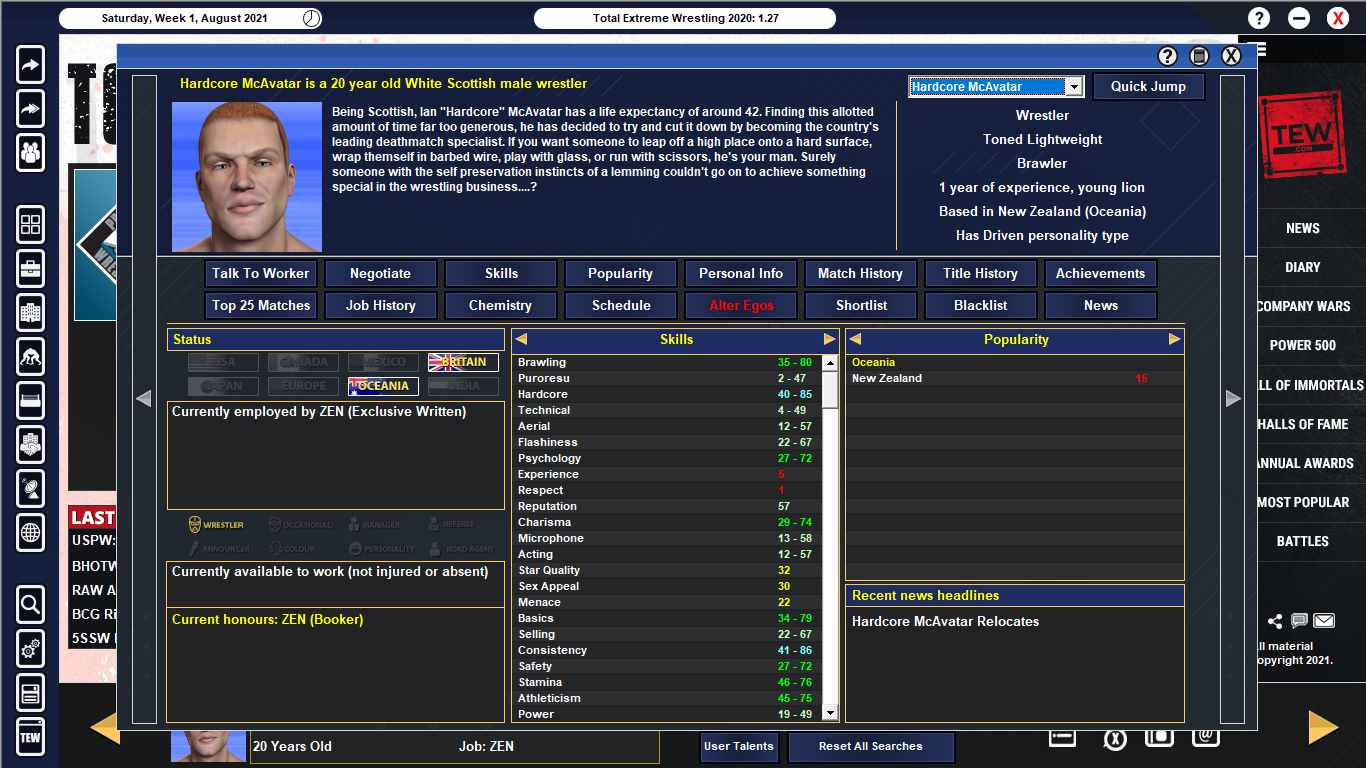
Task: Open the Alter Egos tab
Action: (x=740, y=305)
